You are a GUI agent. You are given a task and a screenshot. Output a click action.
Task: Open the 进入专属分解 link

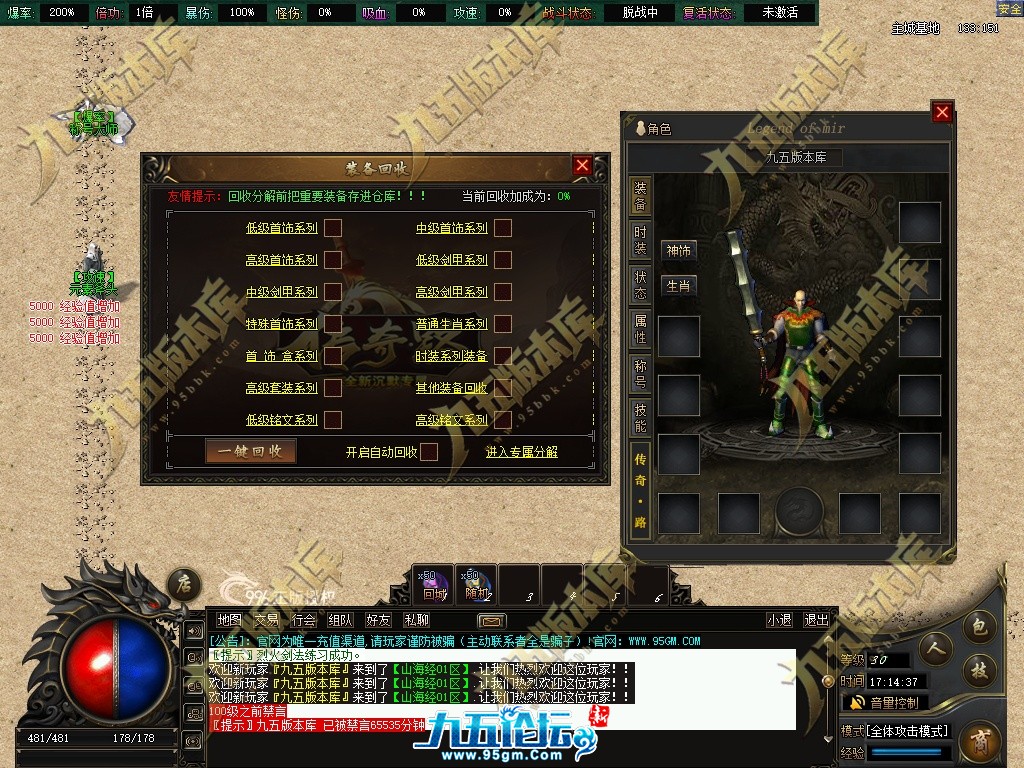(x=521, y=452)
